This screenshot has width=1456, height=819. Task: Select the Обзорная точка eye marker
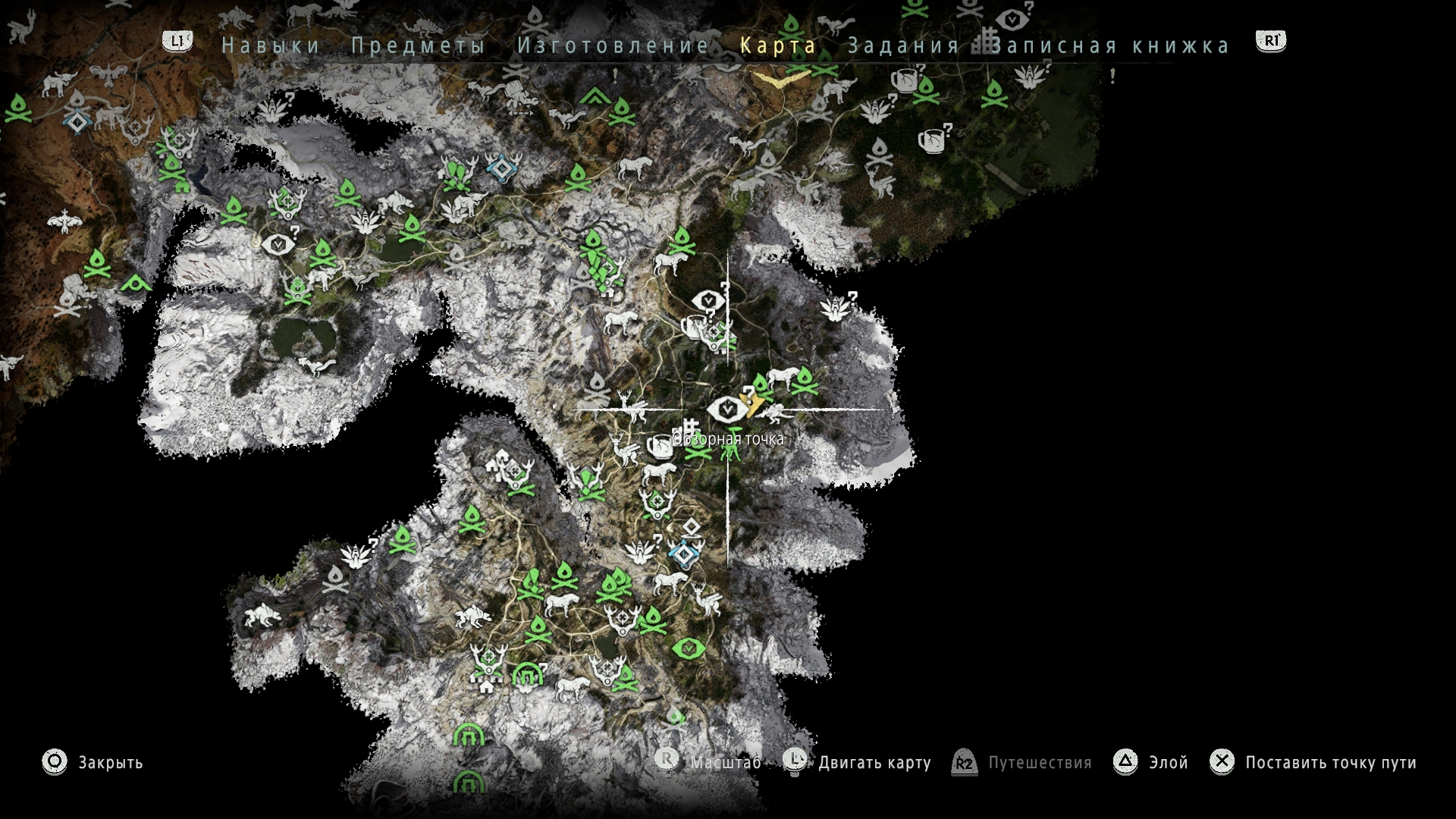point(727,409)
